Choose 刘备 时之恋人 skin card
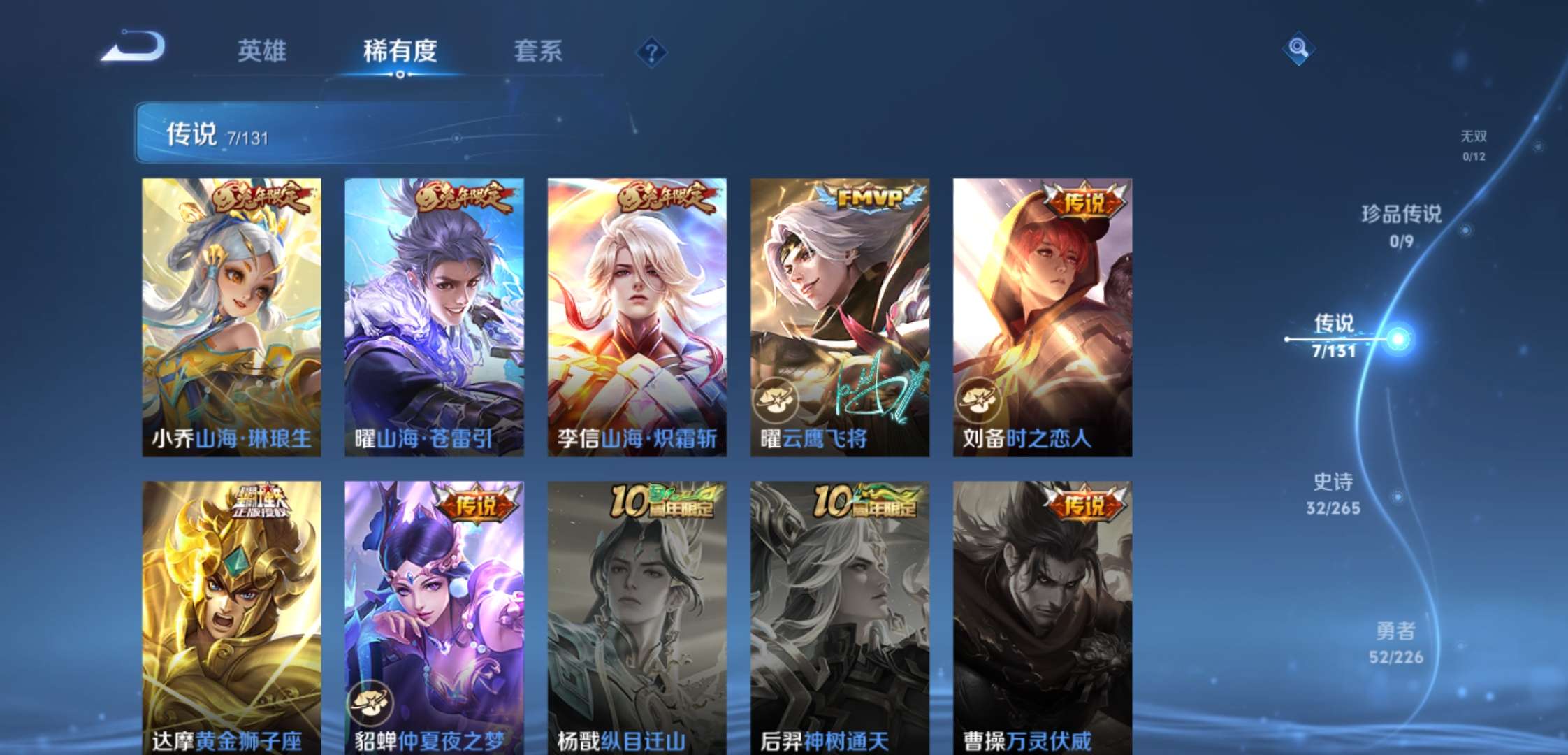1568x755 pixels. [x=1042, y=317]
